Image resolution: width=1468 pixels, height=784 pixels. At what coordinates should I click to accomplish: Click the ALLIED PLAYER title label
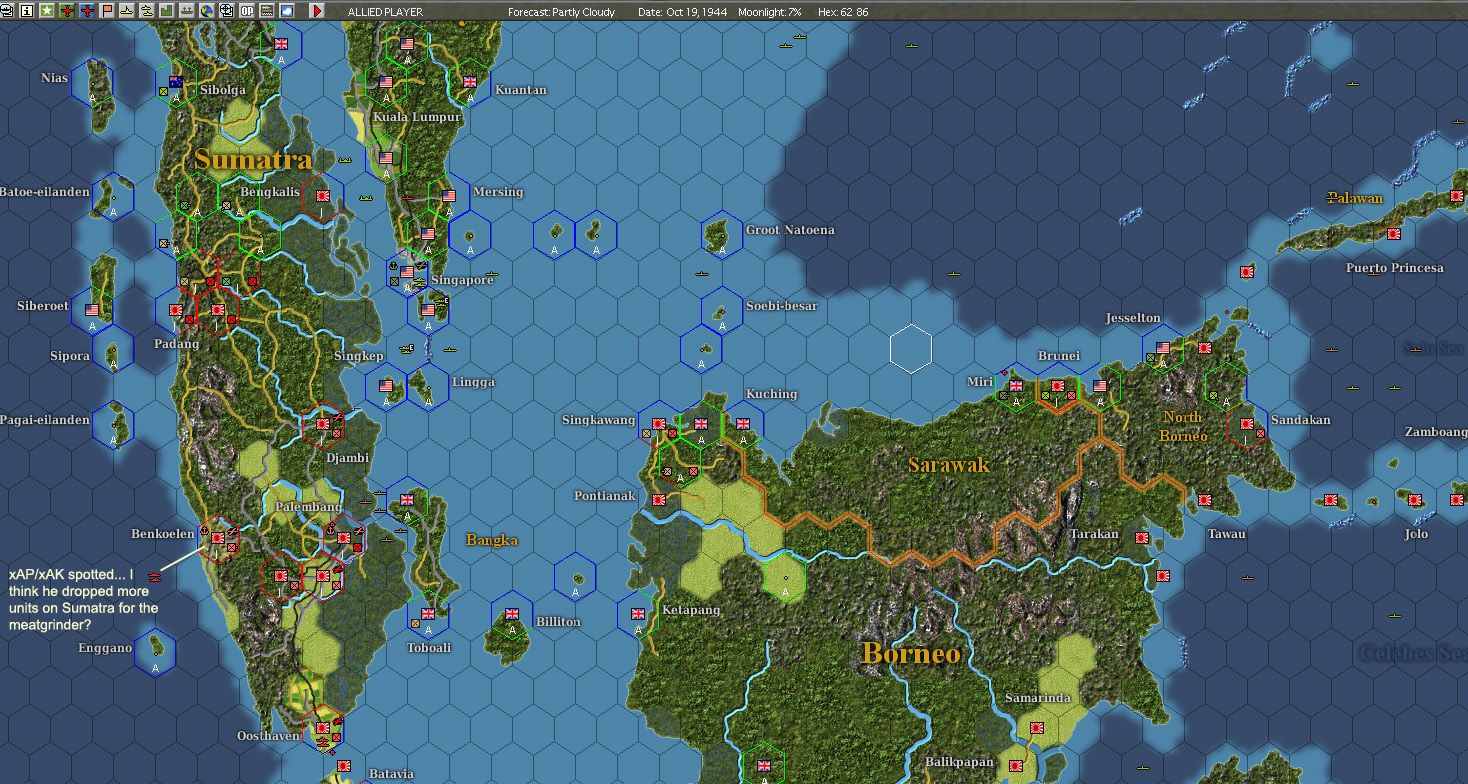coord(387,12)
